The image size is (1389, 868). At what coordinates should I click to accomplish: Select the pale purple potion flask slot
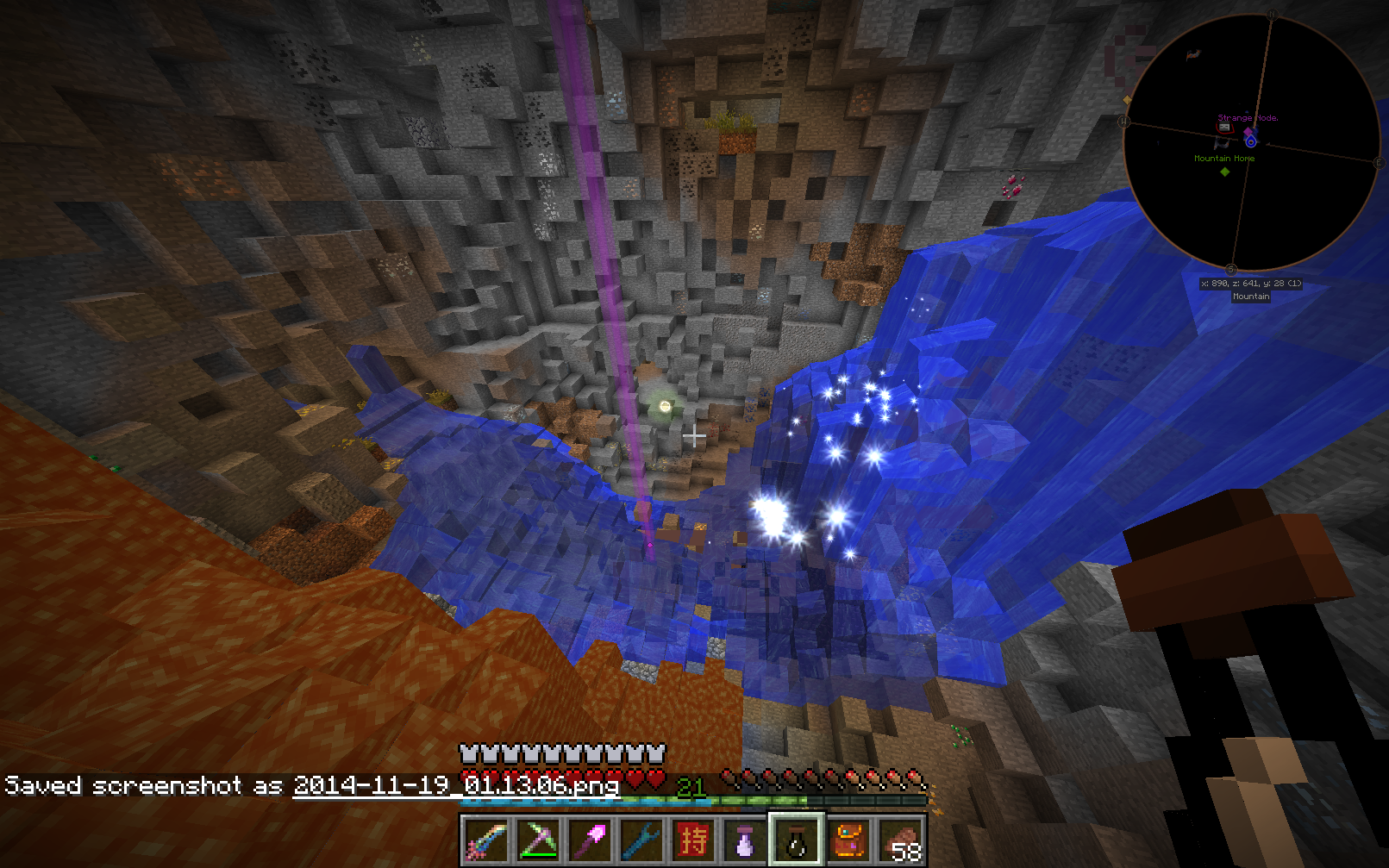[745, 840]
